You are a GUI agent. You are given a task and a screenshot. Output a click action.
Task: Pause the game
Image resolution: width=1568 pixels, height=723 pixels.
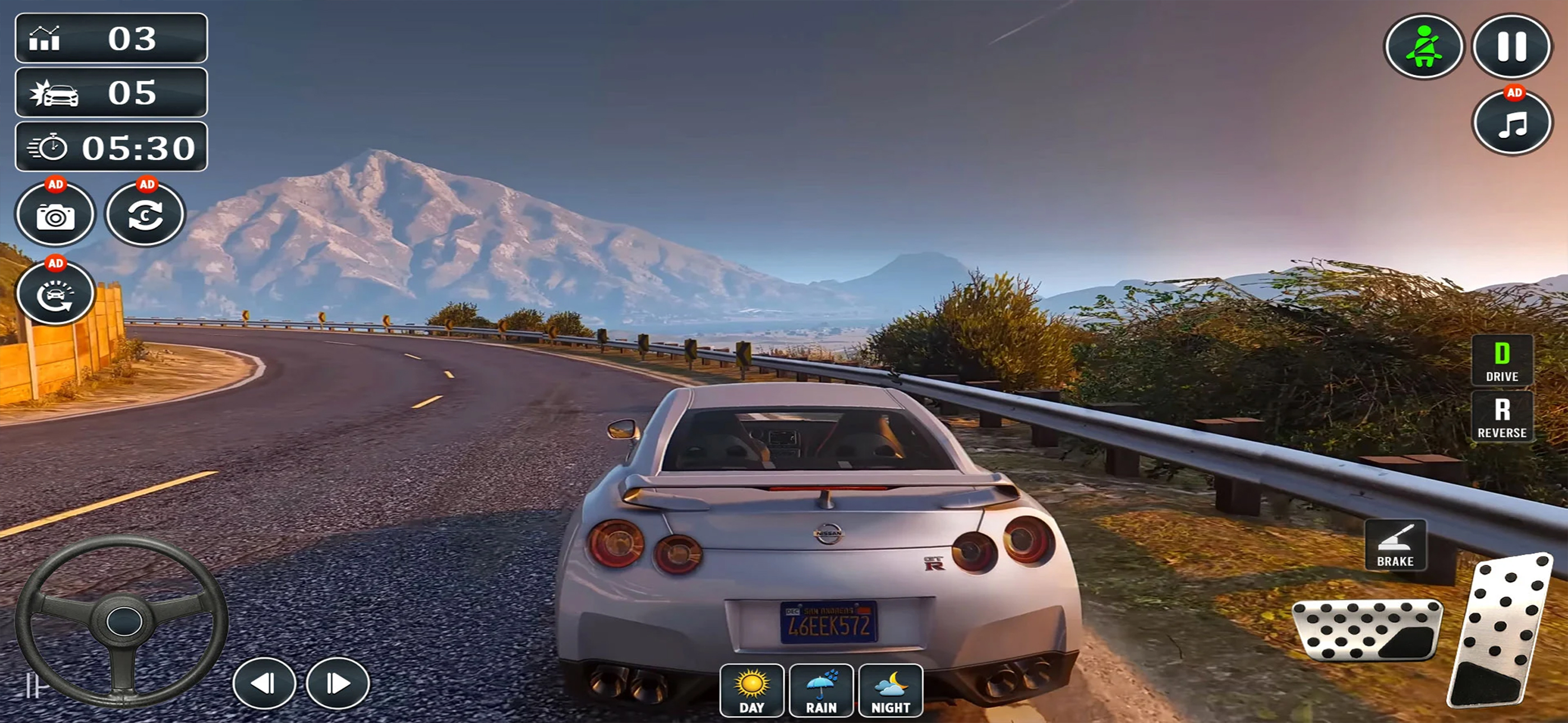1511,47
